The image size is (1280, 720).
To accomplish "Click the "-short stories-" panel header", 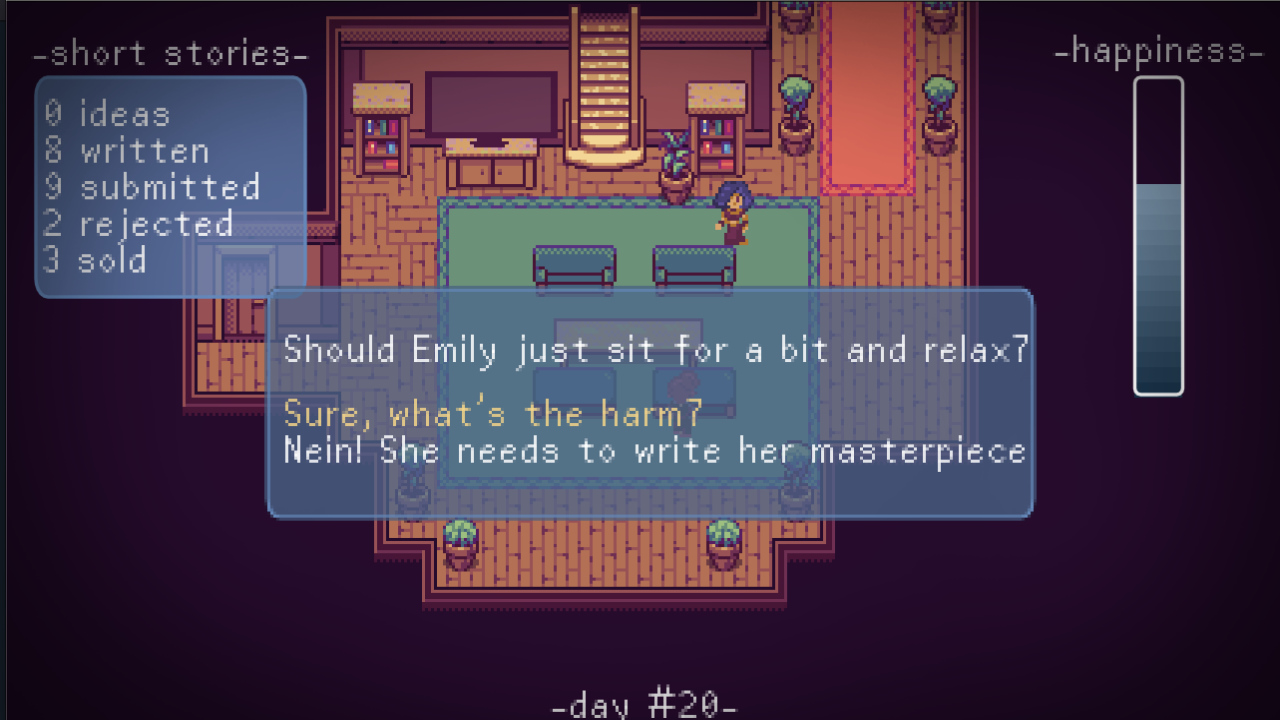I will [172, 53].
